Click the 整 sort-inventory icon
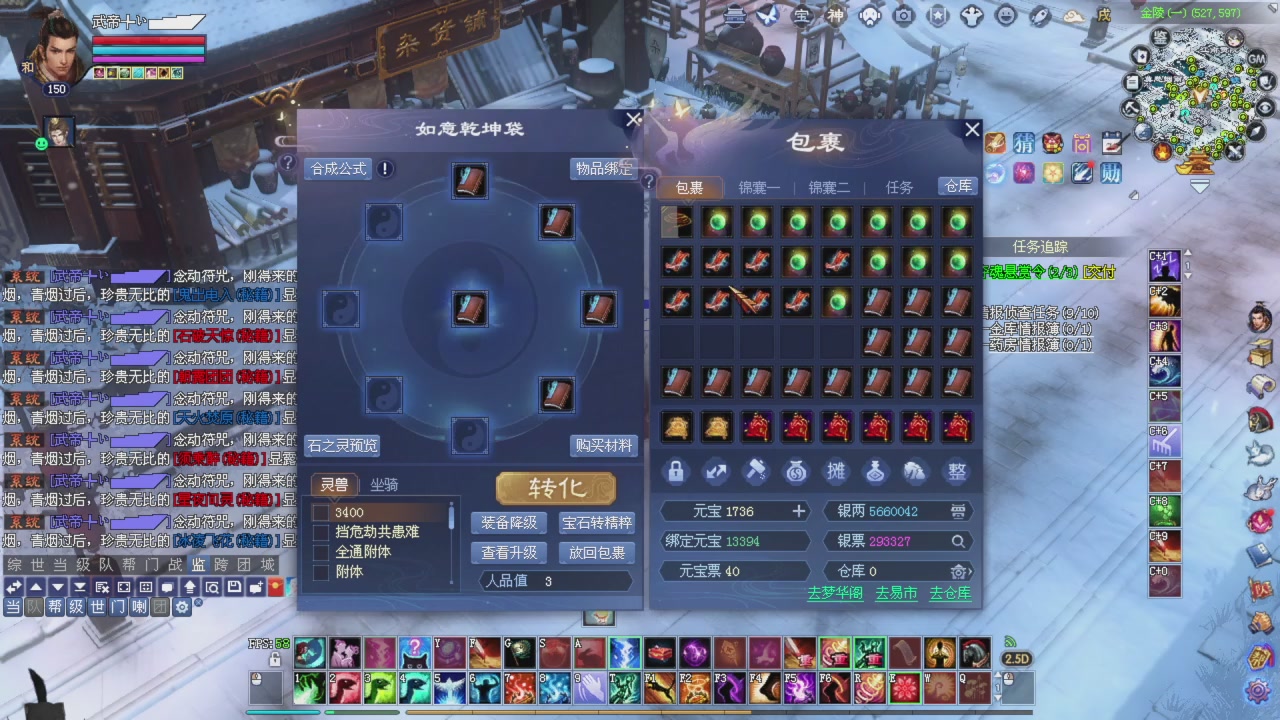 [957, 473]
